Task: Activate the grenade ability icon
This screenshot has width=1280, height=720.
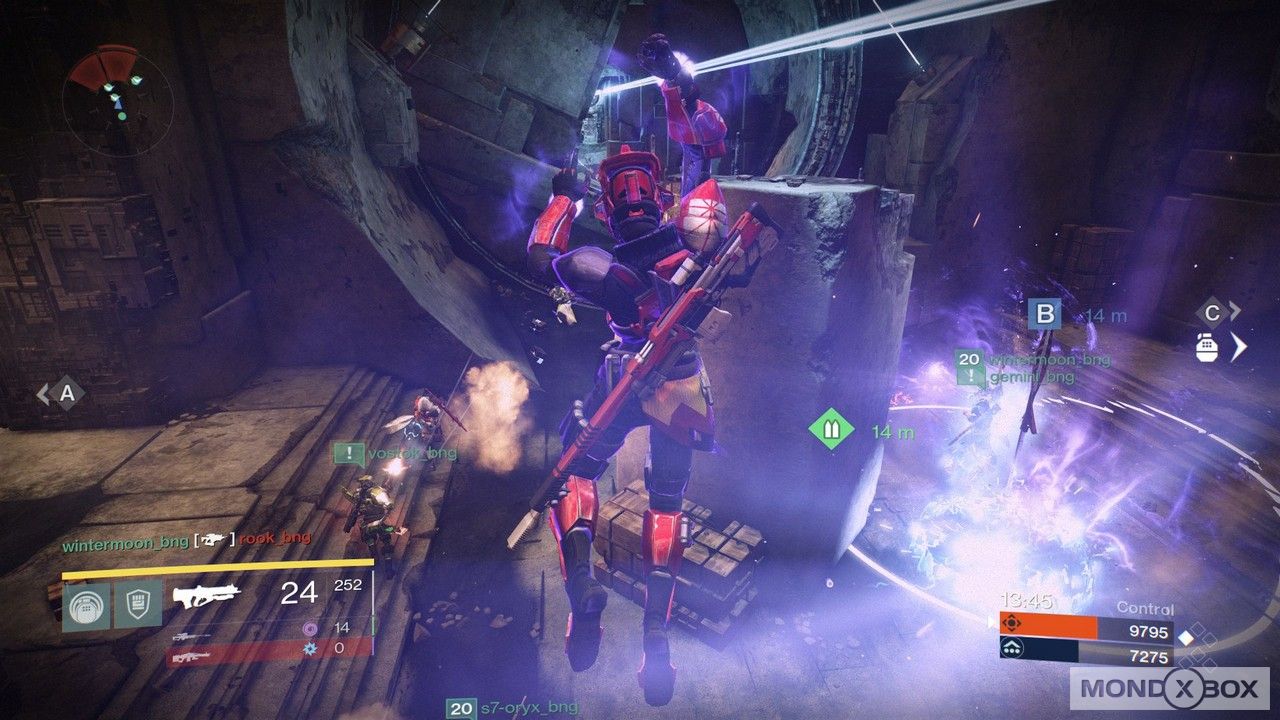Action: pyautogui.click(x=86, y=606)
